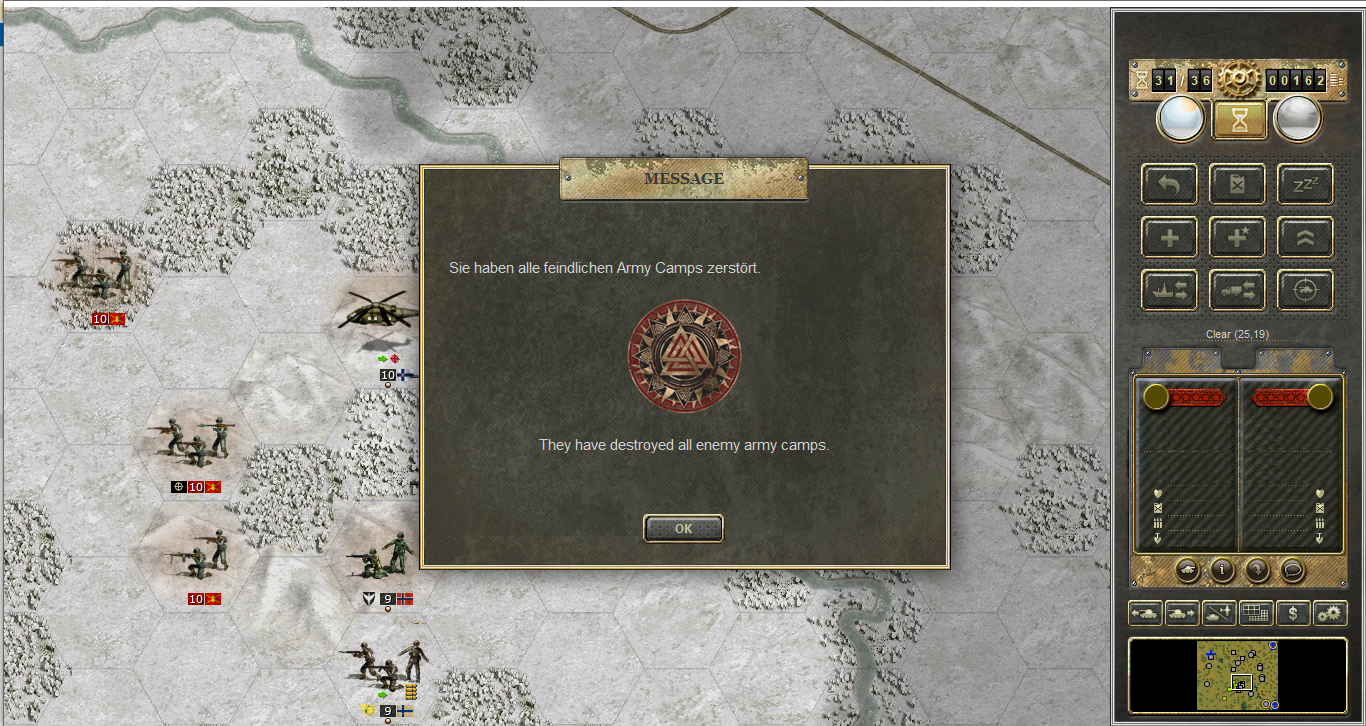Open the round tank unit button
This screenshot has height=726, width=1366.
pos(1187,570)
